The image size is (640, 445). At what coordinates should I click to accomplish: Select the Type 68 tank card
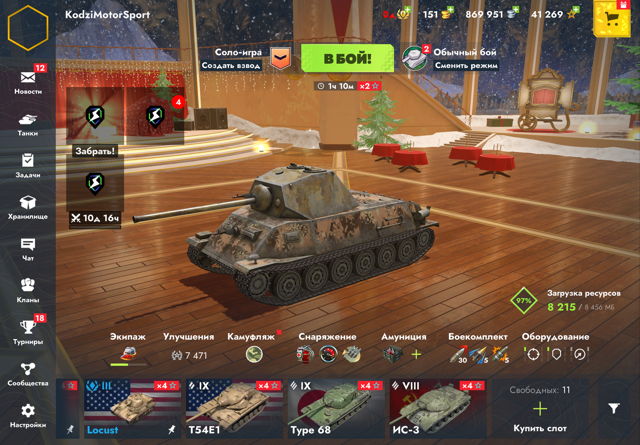(336, 408)
